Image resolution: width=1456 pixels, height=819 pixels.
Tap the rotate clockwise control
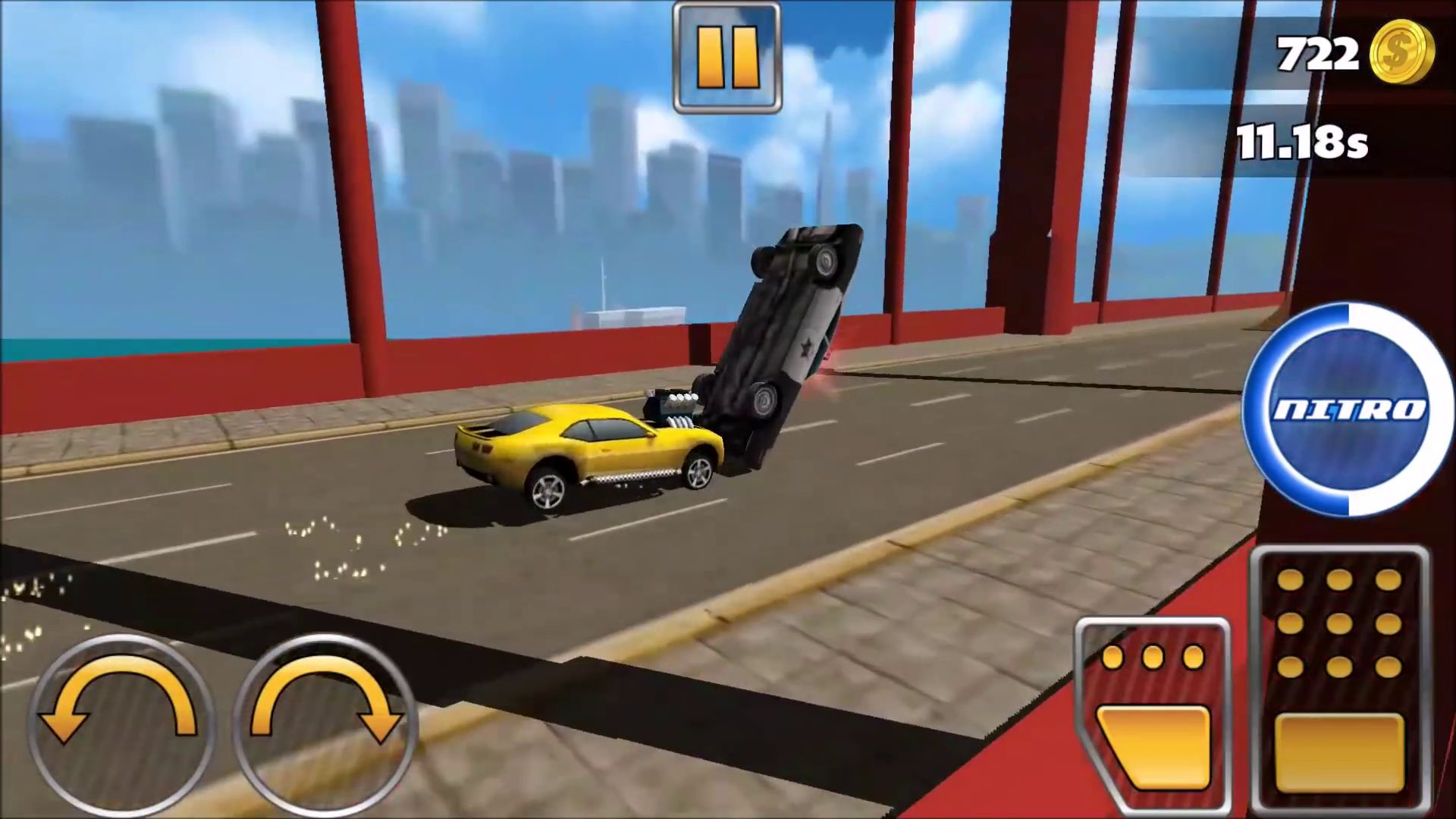click(x=326, y=724)
